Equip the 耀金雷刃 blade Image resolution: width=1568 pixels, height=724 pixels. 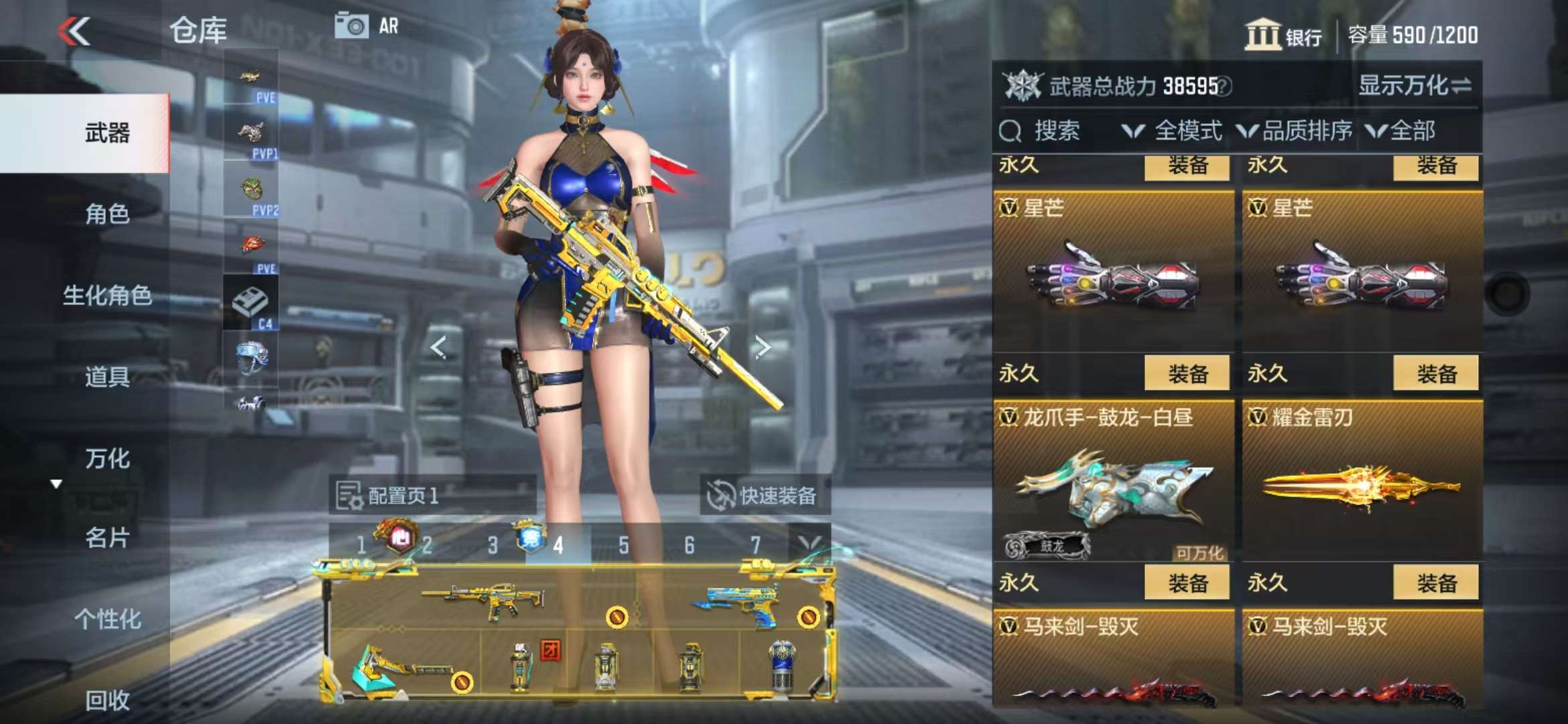point(1435,583)
